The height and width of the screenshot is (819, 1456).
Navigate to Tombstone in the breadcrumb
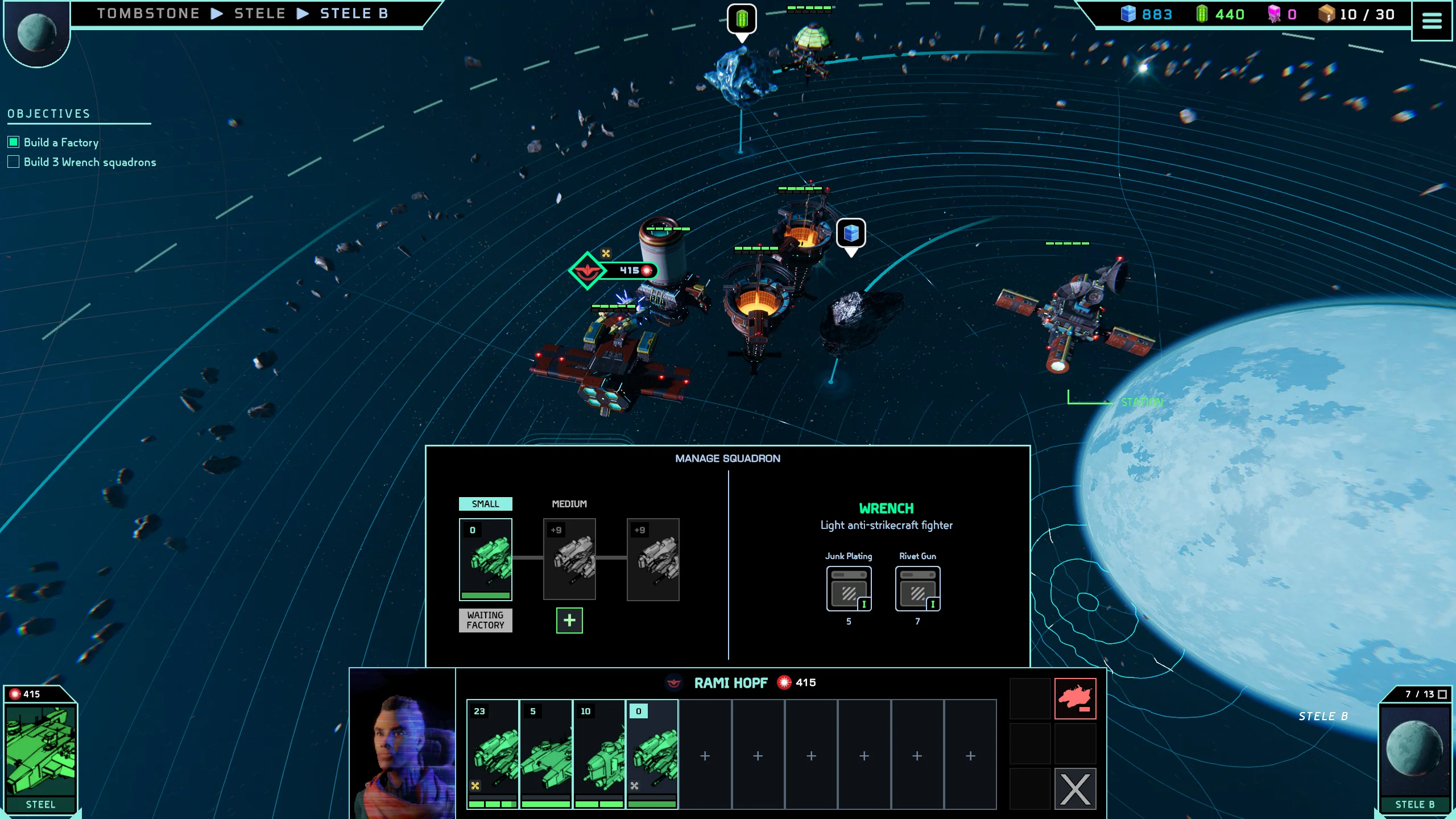tap(148, 14)
